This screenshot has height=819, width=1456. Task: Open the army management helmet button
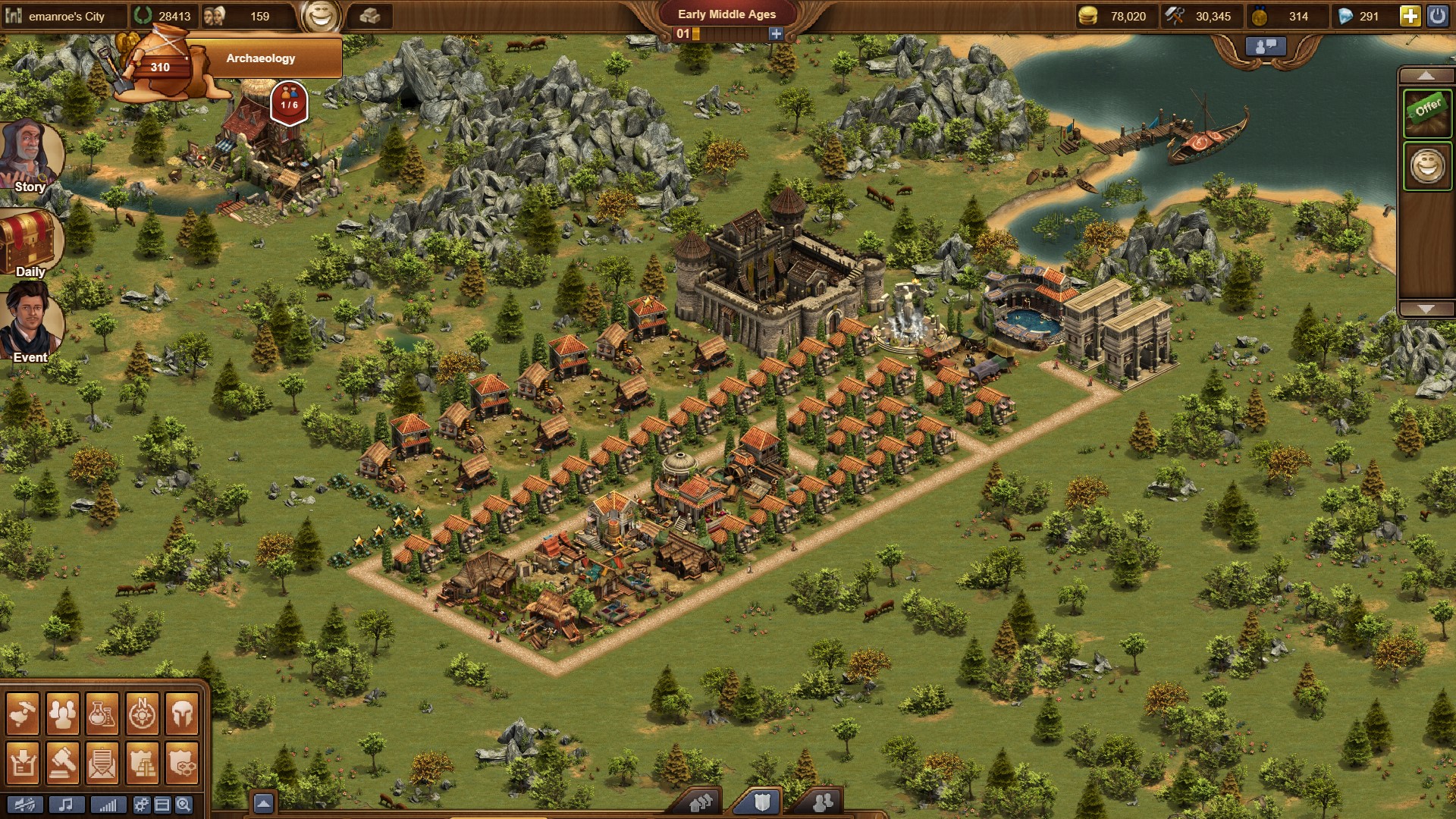182,713
